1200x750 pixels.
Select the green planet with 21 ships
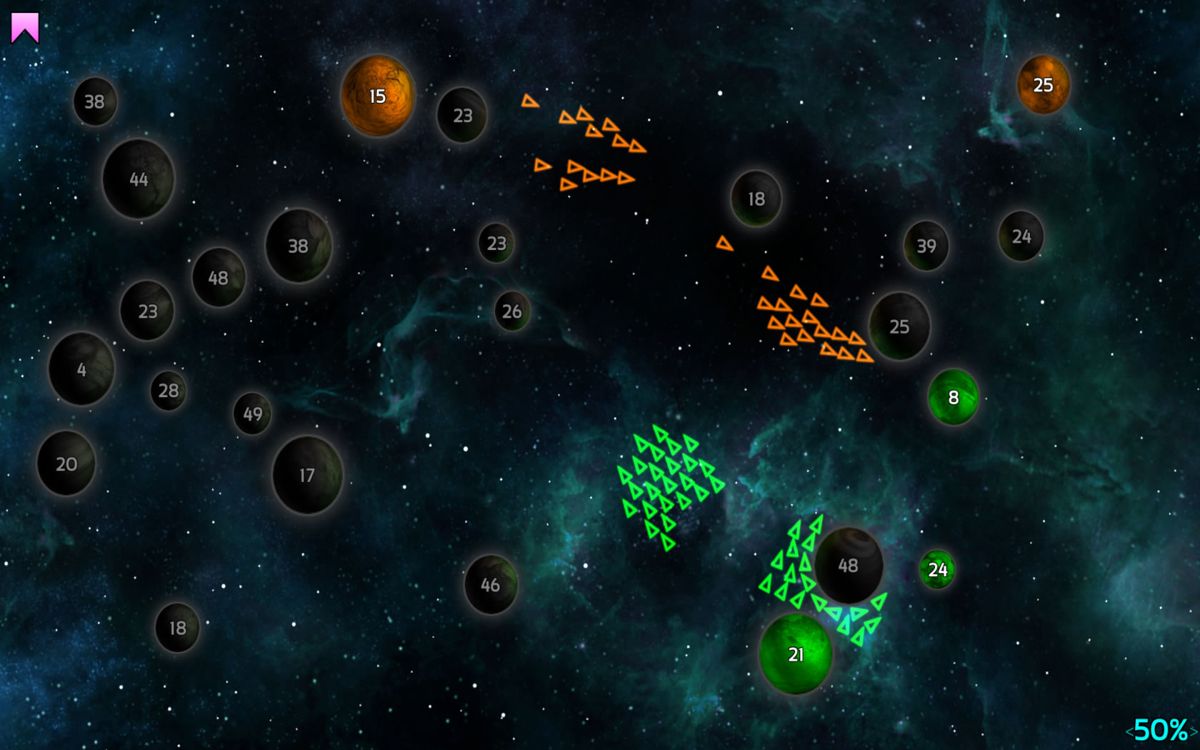tap(796, 654)
